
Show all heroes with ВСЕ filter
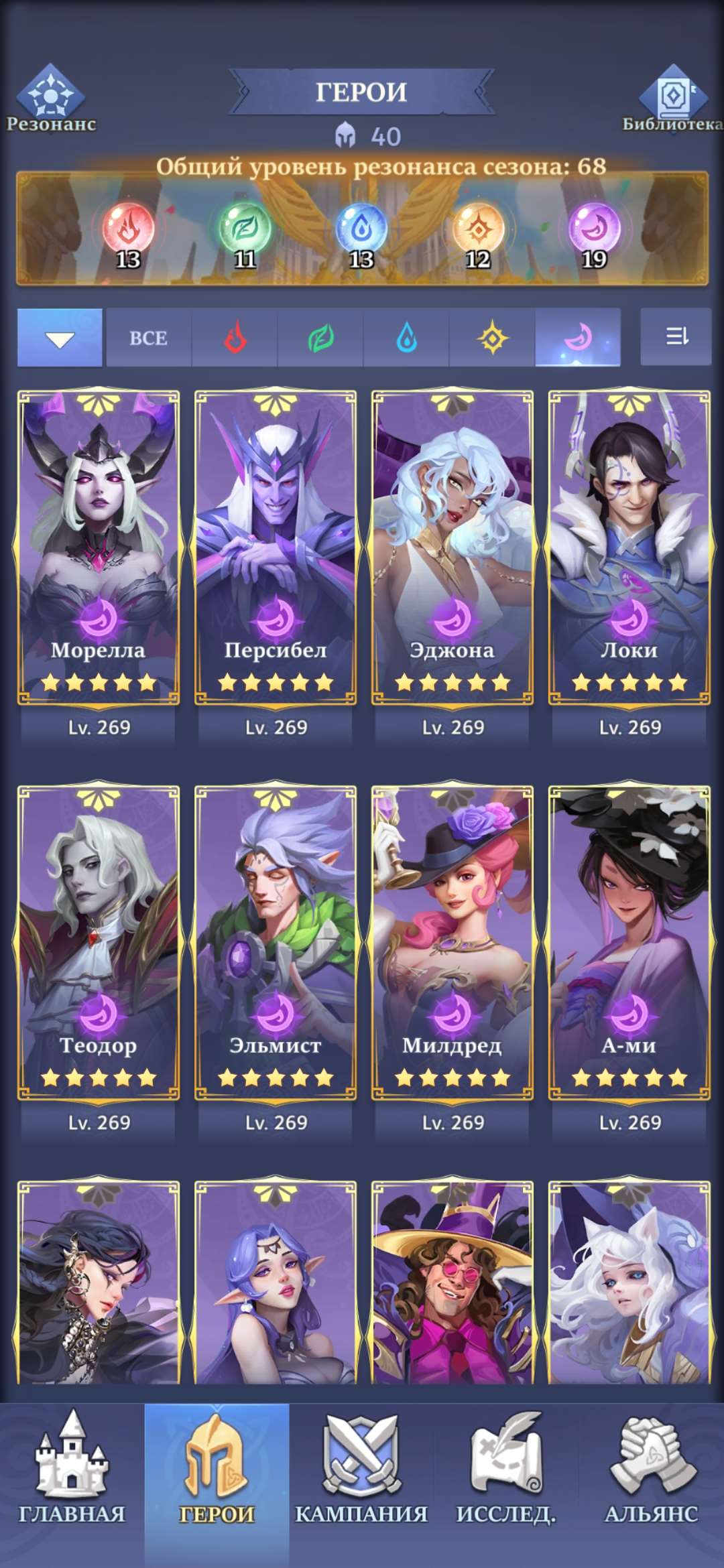148,338
